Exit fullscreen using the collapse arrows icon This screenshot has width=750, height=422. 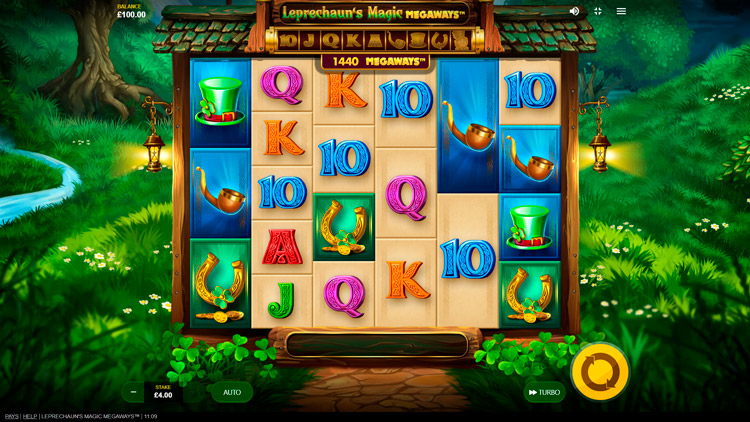coord(597,11)
